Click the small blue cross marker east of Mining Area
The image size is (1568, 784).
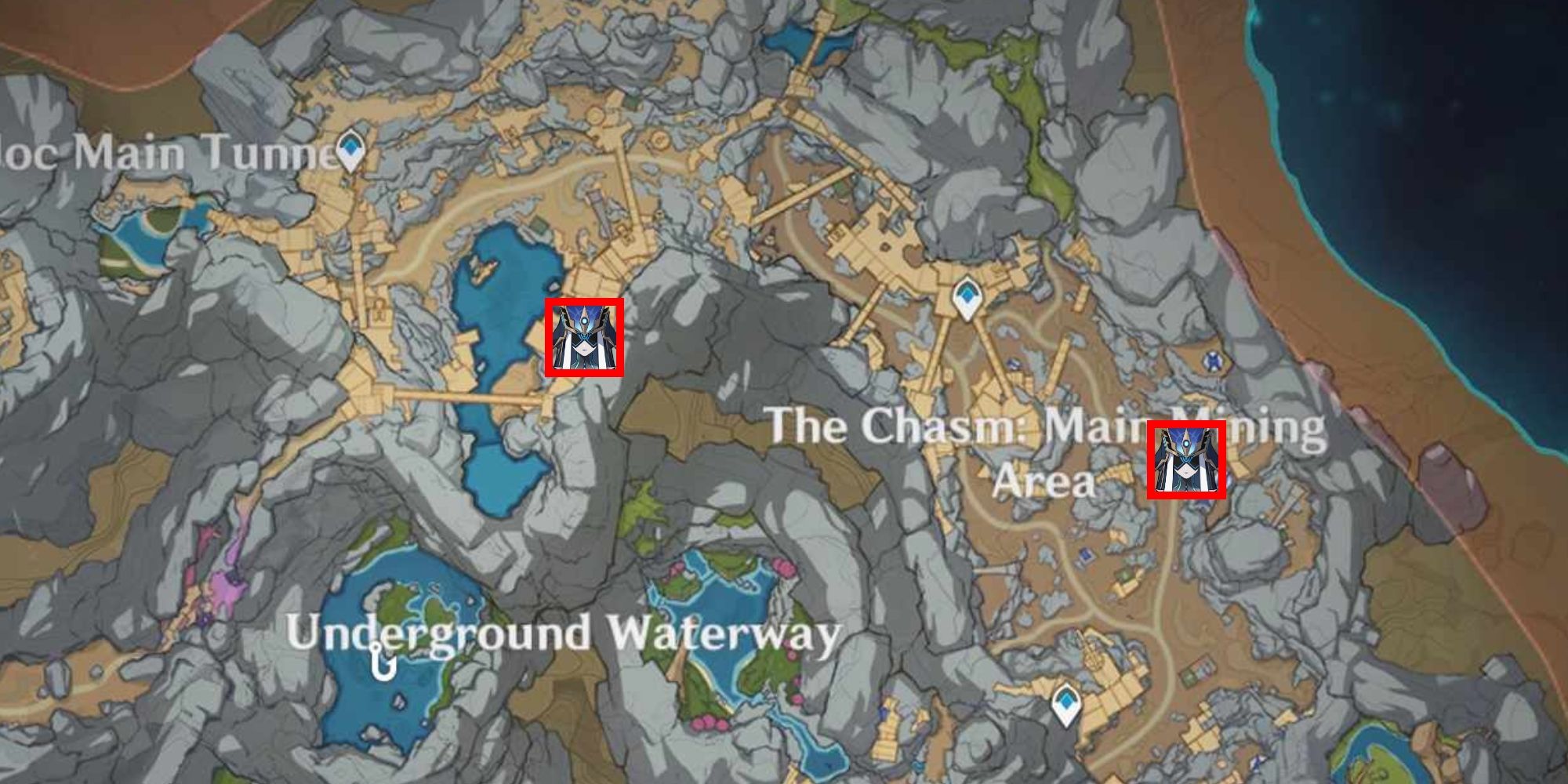point(1213,360)
